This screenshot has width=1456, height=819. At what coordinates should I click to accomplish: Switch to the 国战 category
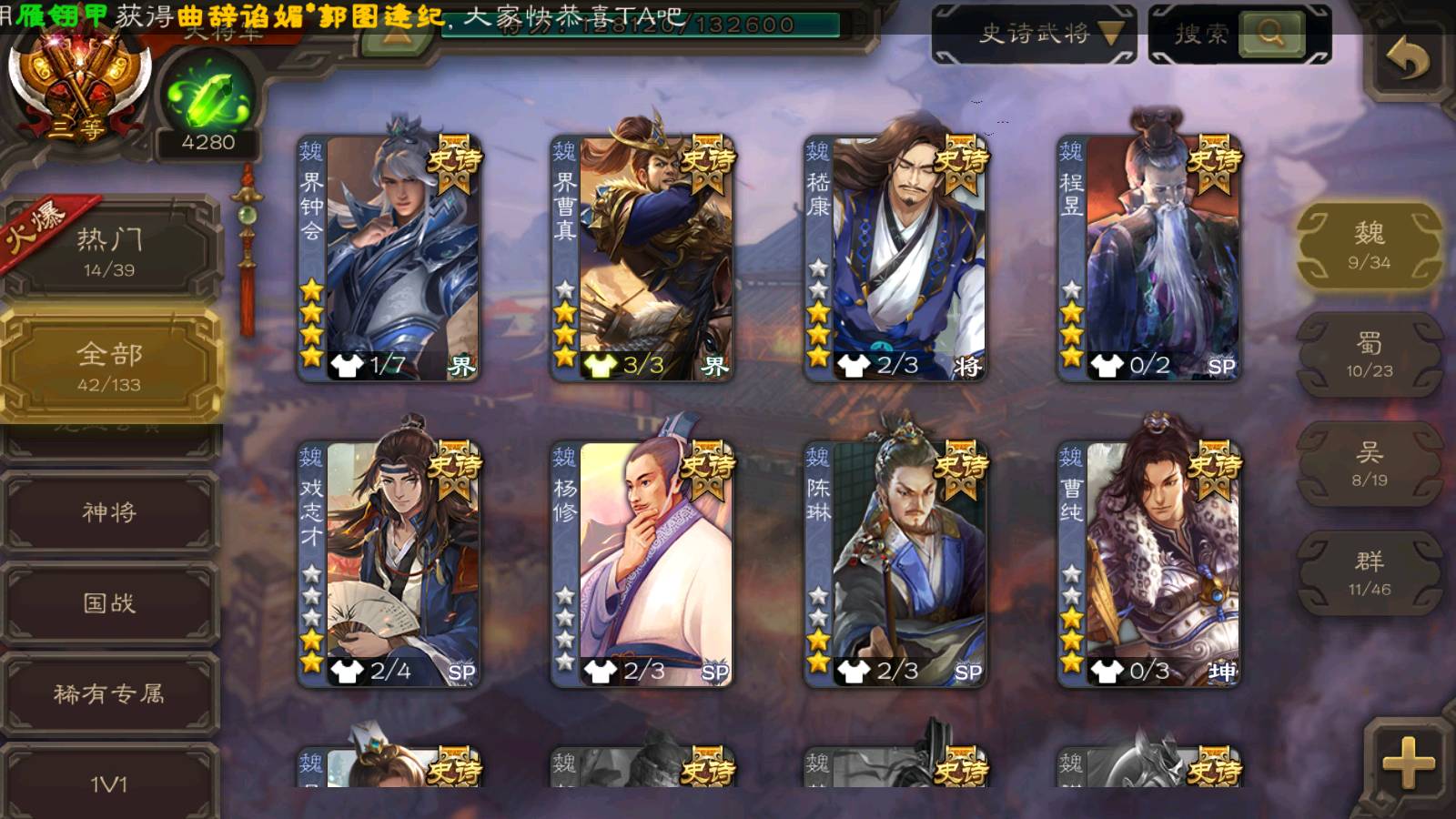click(110, 603)
